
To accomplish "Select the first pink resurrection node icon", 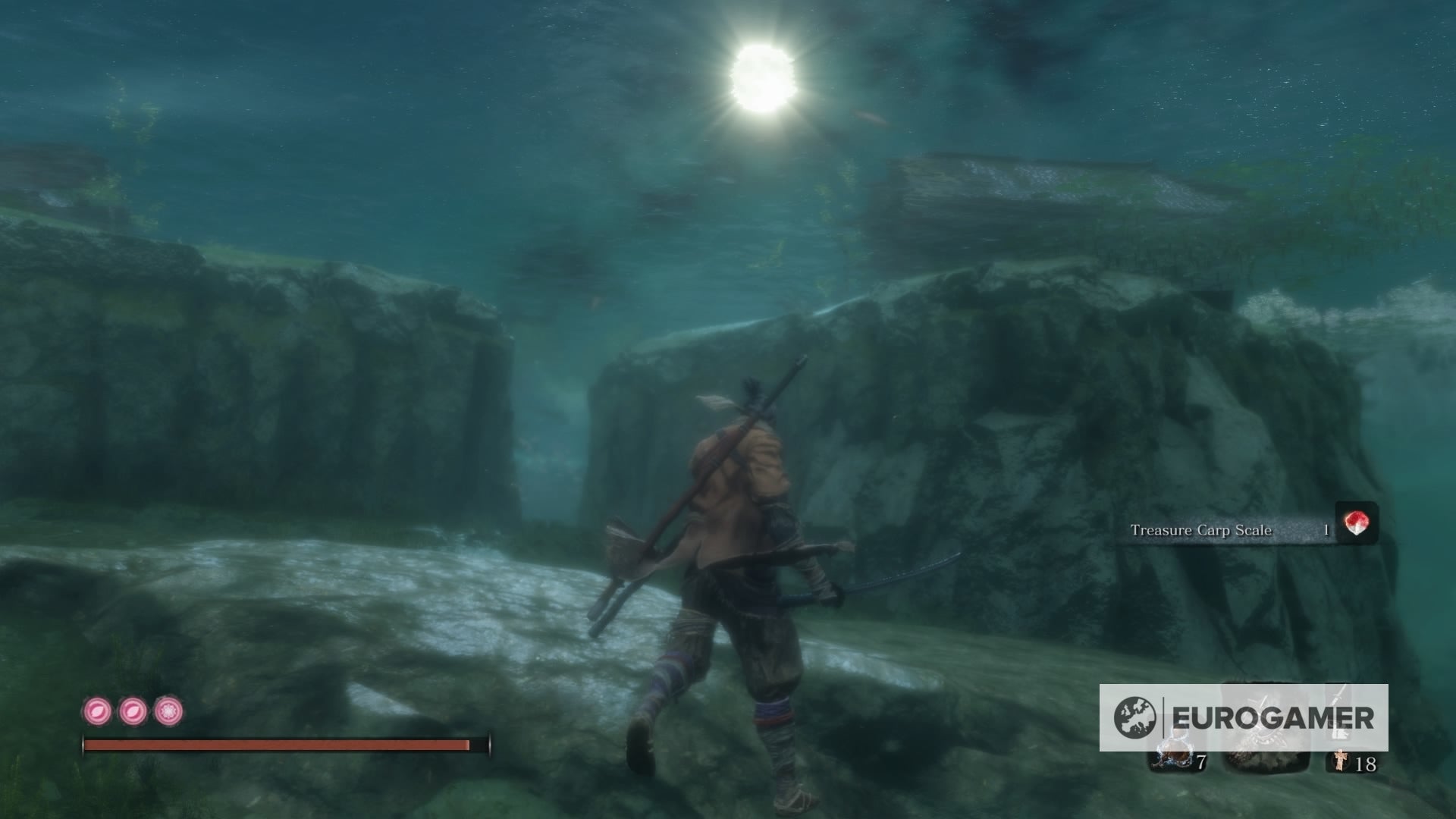I will coord(97,712).
